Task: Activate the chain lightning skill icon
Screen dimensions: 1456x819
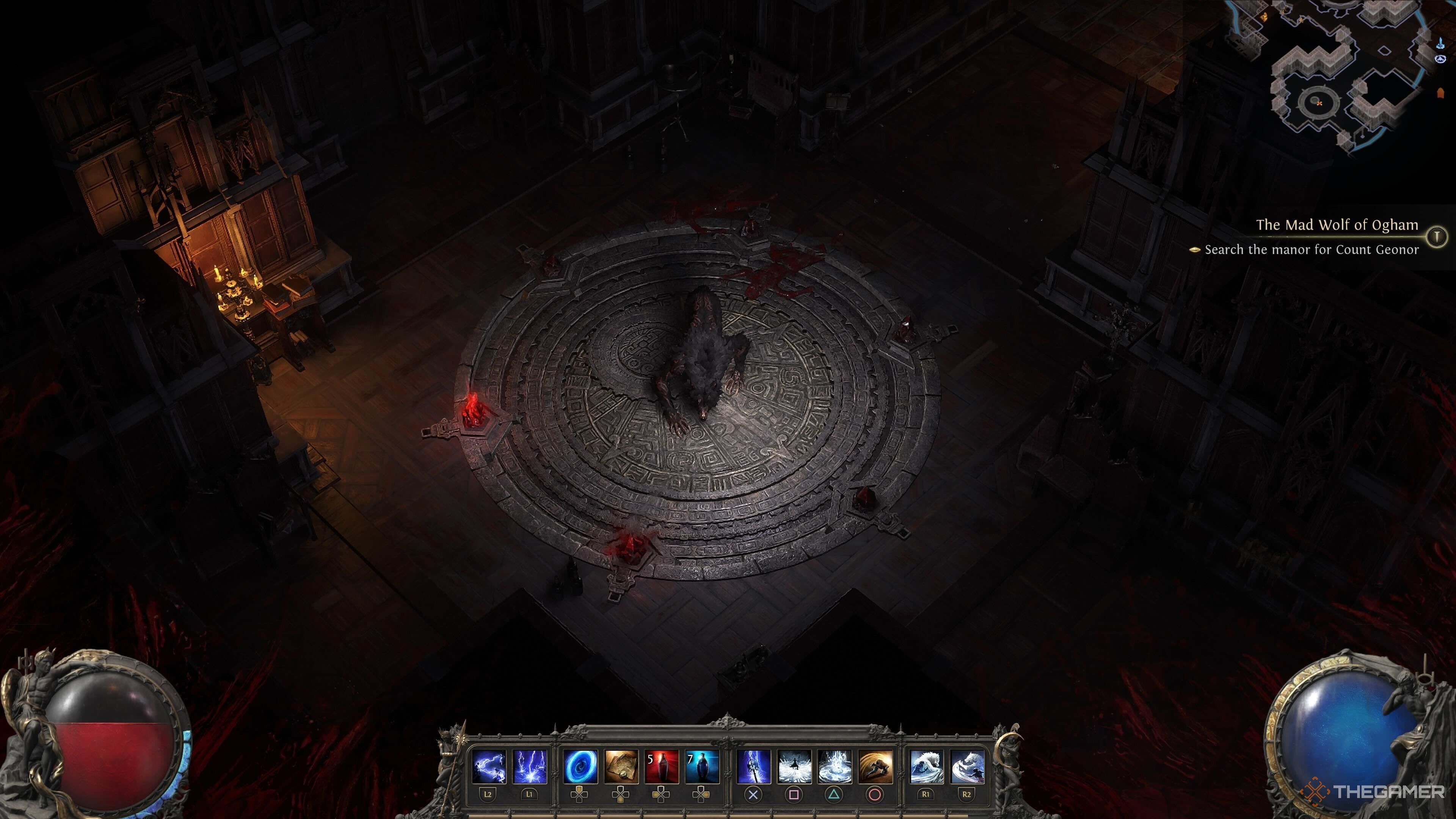Action: (488, 767)
